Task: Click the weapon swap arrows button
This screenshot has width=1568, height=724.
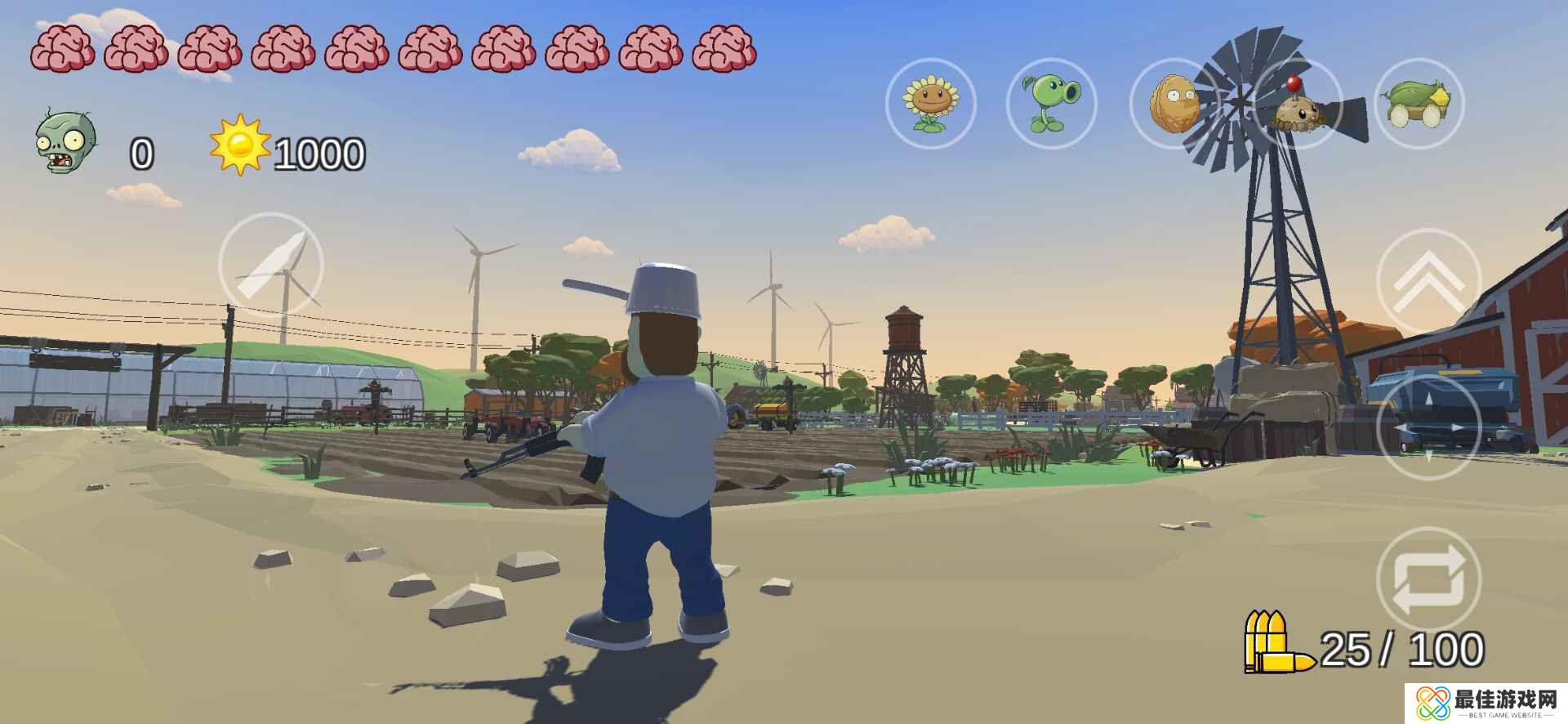Action: [x=1428, y=579]
